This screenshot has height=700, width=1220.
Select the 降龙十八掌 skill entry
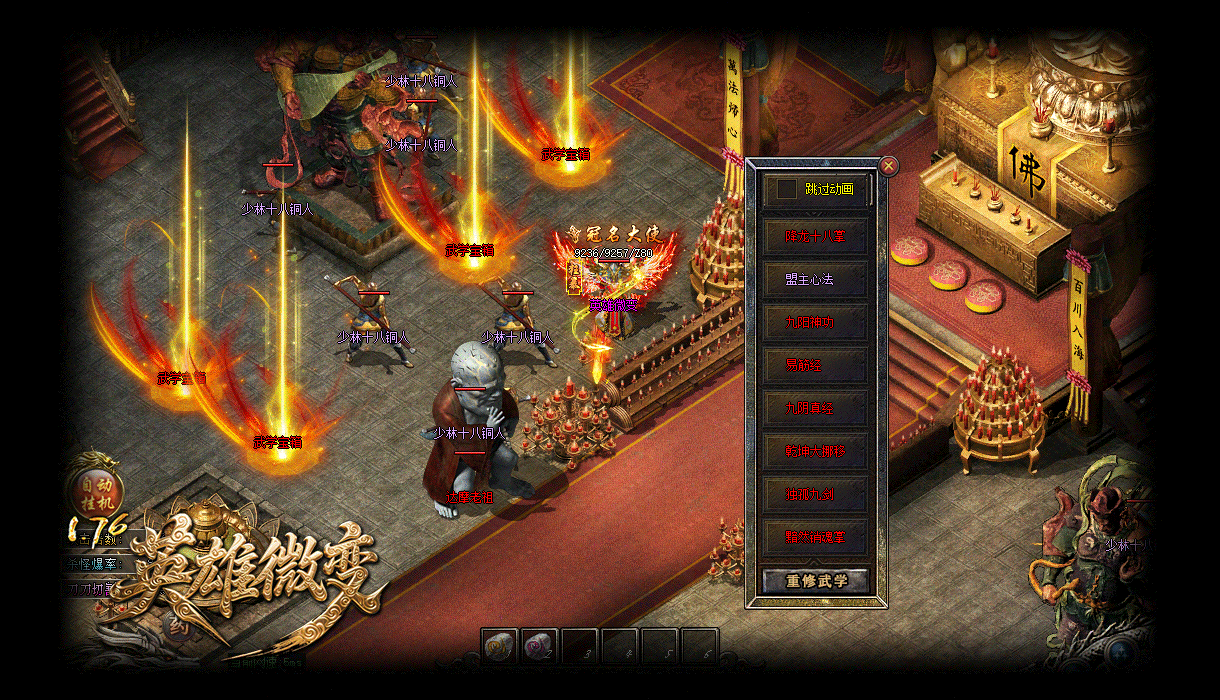[815, 237]
